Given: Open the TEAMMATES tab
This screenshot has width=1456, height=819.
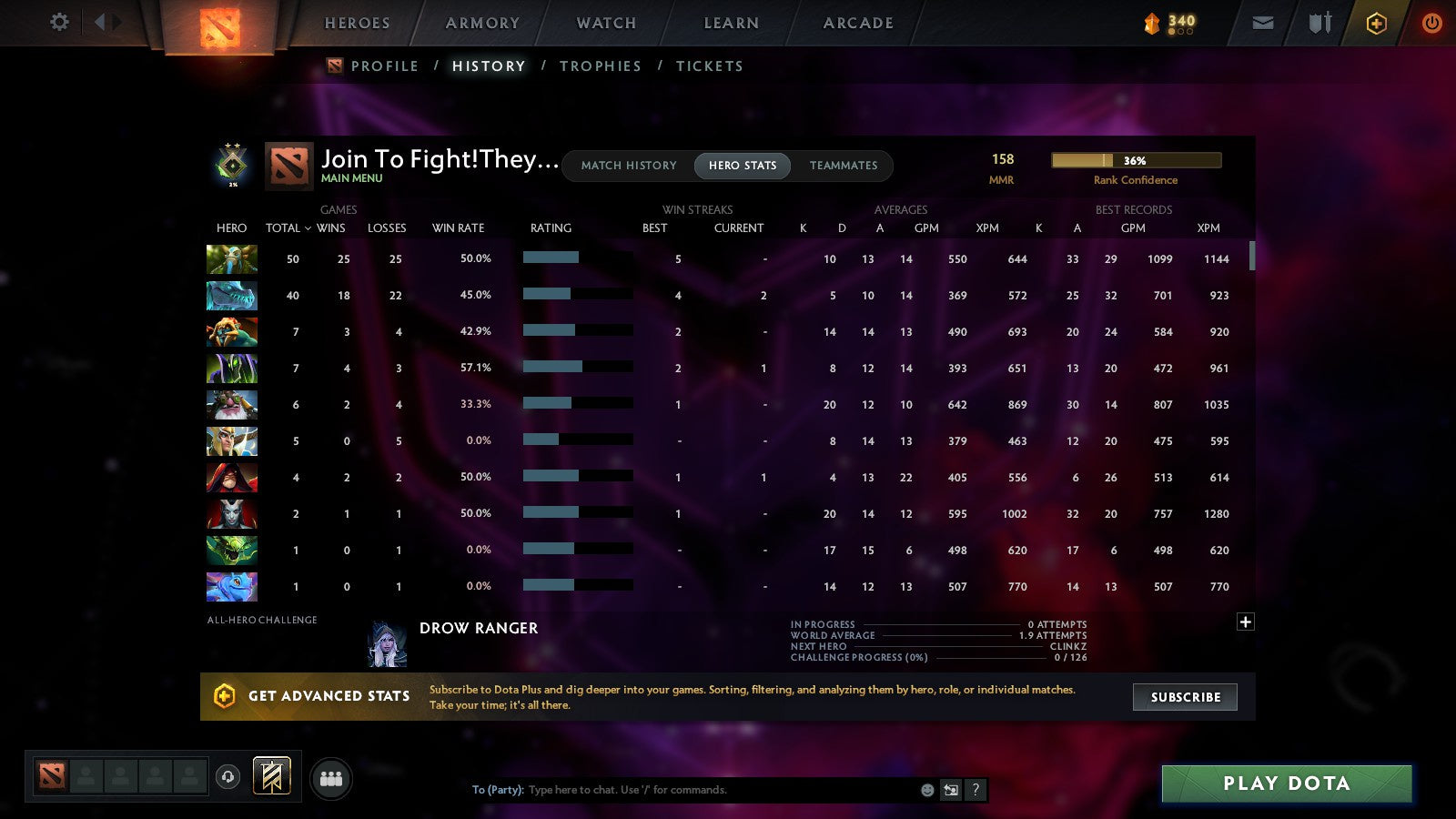Looking at the screenshot, I should (844, 166).
